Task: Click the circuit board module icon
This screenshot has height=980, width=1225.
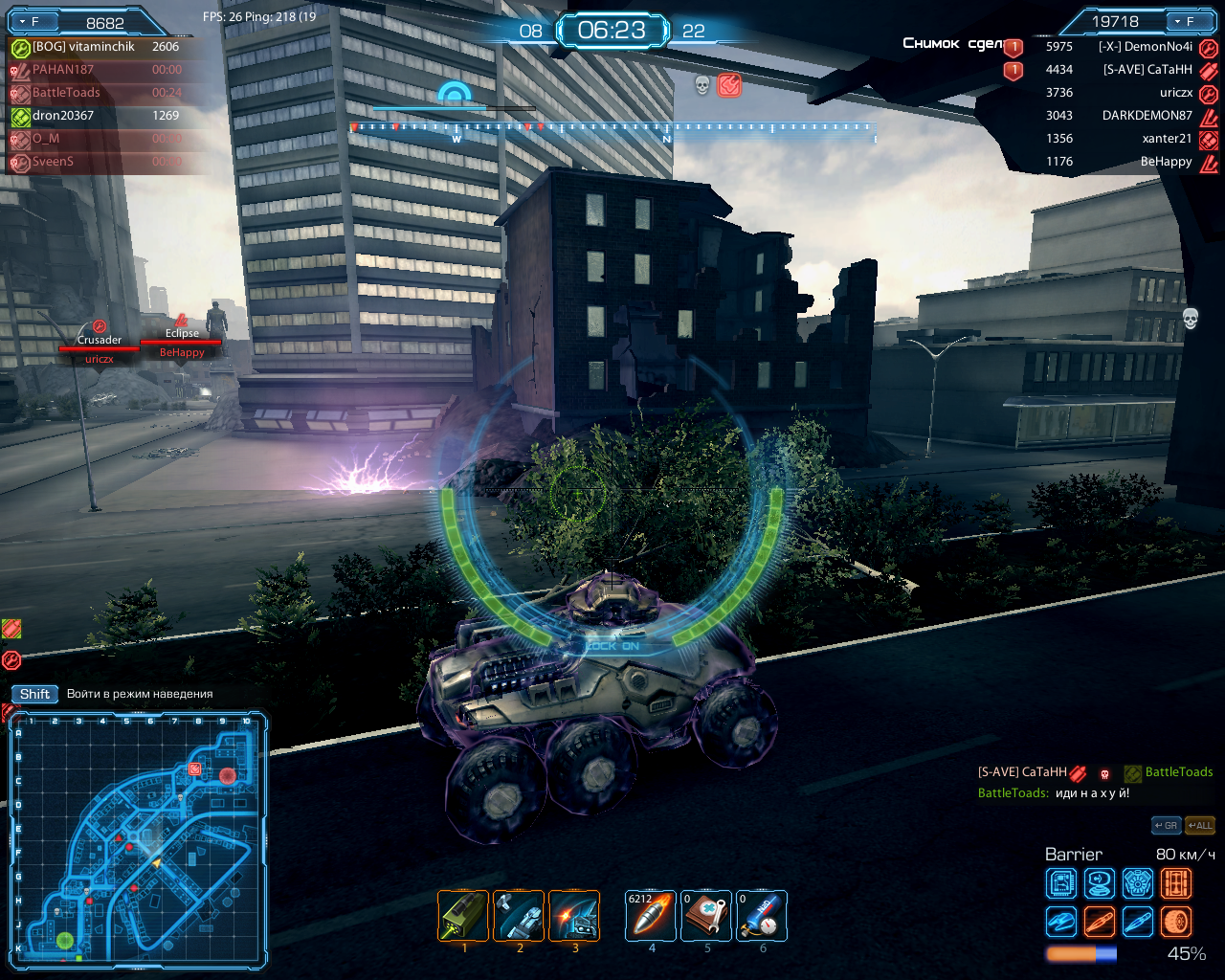Action: pyautogui.click(x=1061, y=882)
